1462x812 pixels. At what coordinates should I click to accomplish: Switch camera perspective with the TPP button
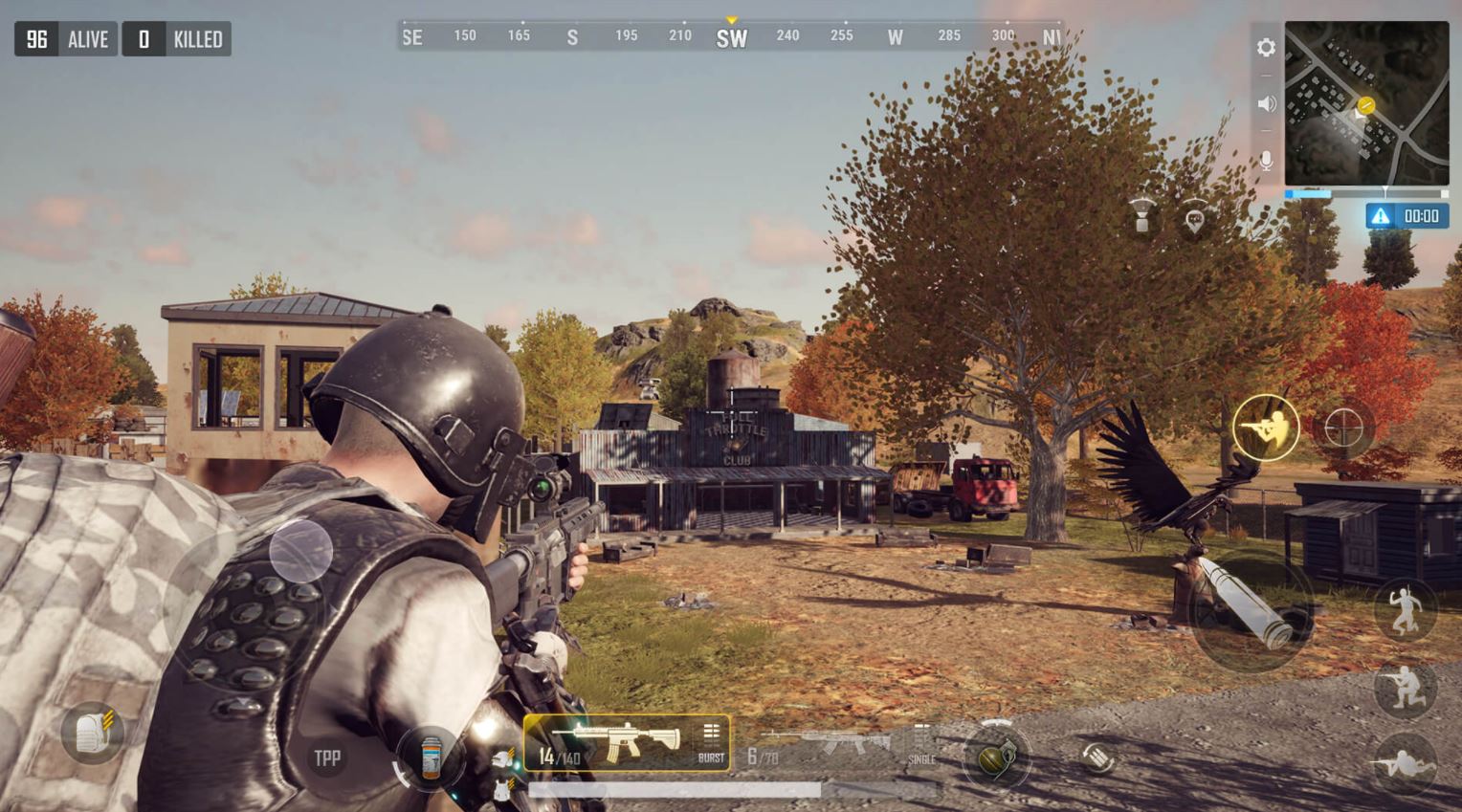coord(325,757)
